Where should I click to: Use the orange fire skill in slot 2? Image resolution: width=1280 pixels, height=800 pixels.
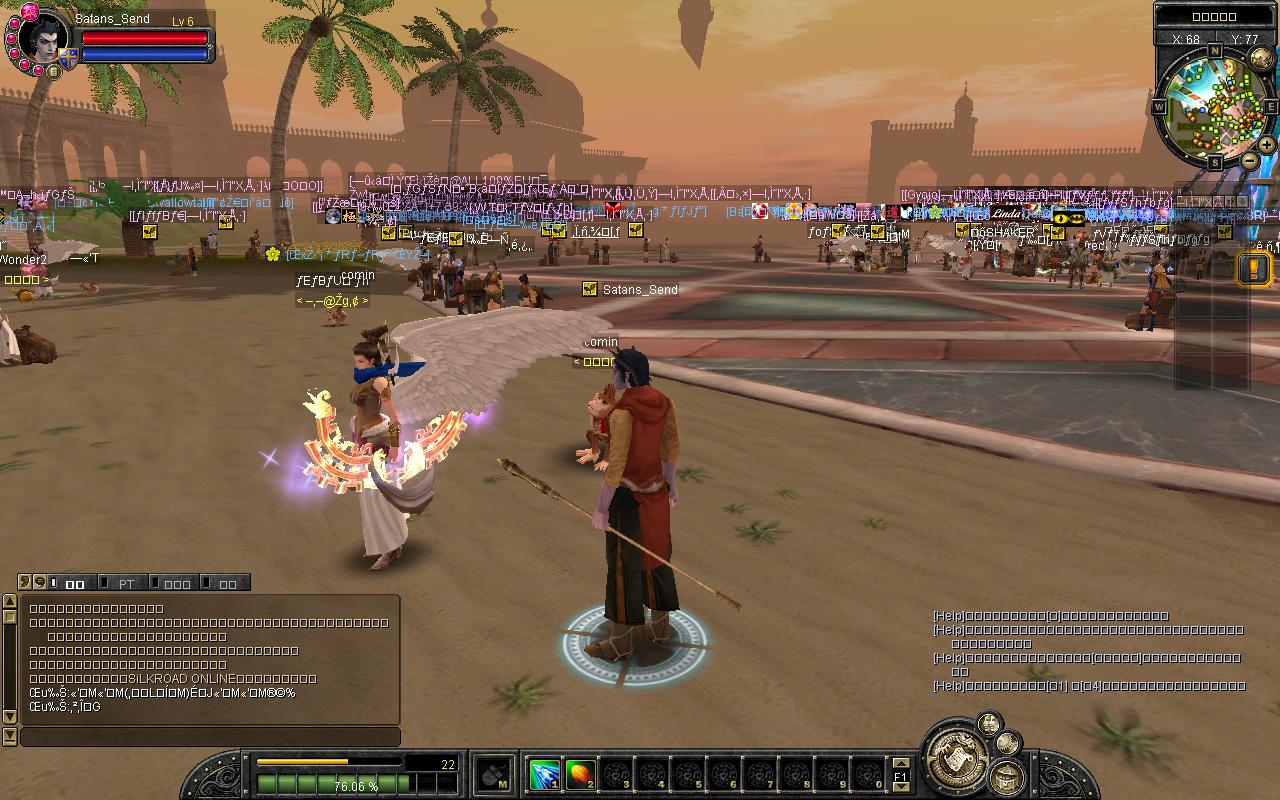(x=580, y=774)
